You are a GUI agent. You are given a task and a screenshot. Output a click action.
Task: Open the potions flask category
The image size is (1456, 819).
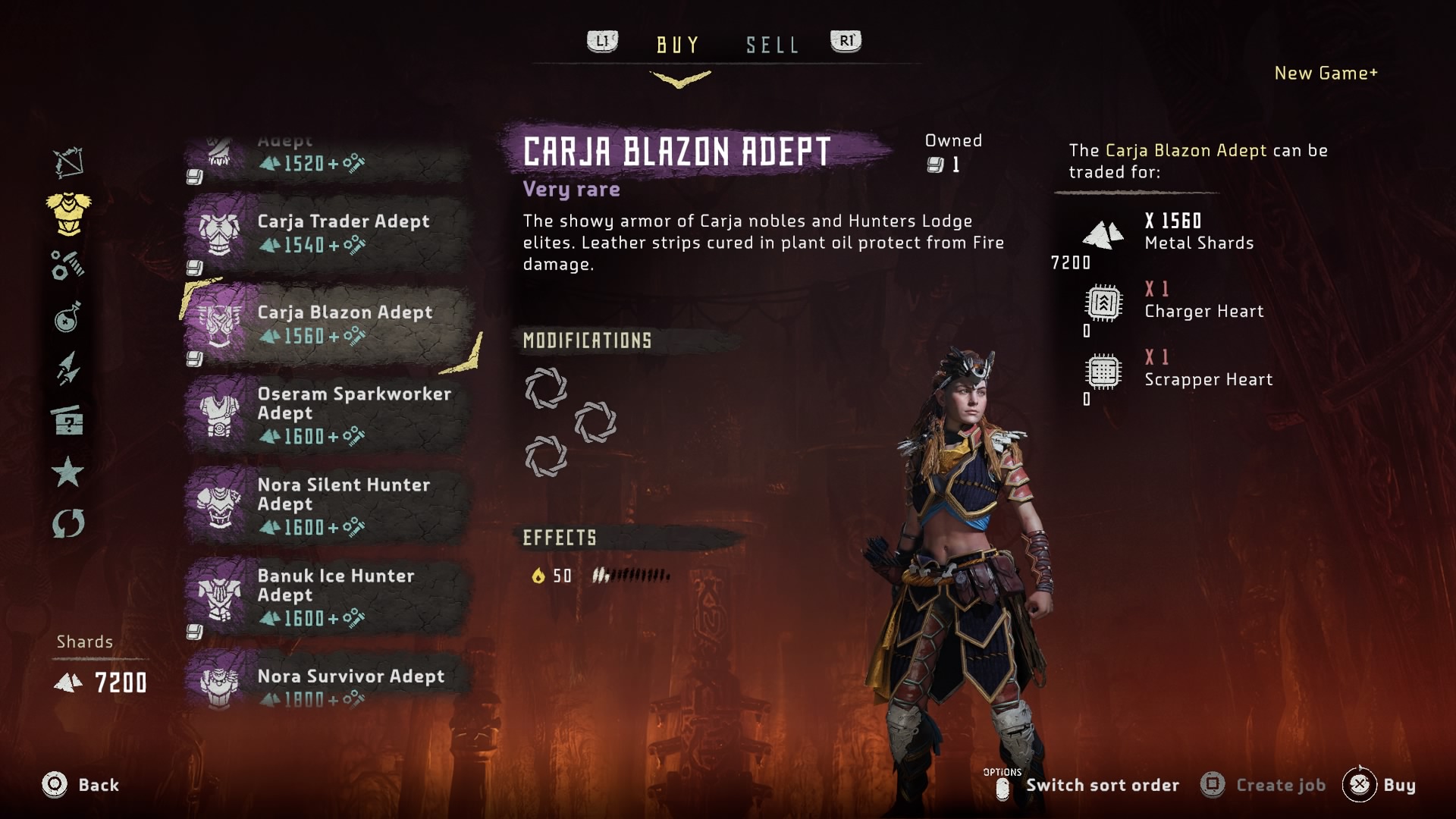pyautogui.click(x=68, y=317)
